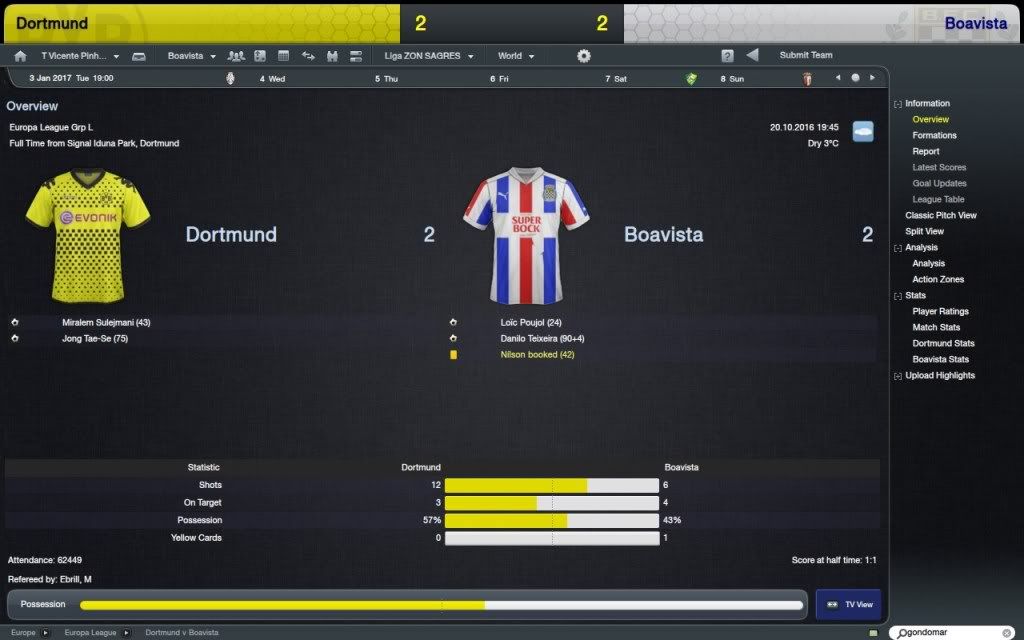
Task: Open the Boavista club menu
Action: [x=191, y=56]
